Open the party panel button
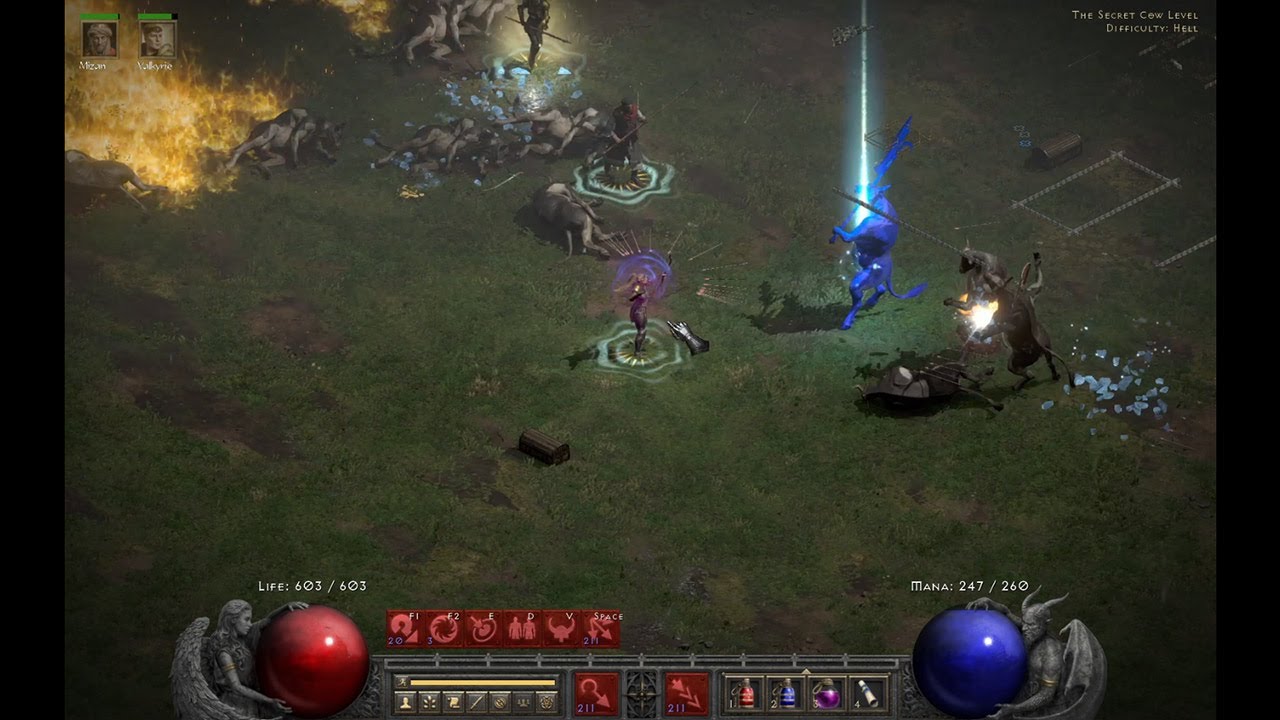Screen dimensions: 1280x720 [523, 703]
